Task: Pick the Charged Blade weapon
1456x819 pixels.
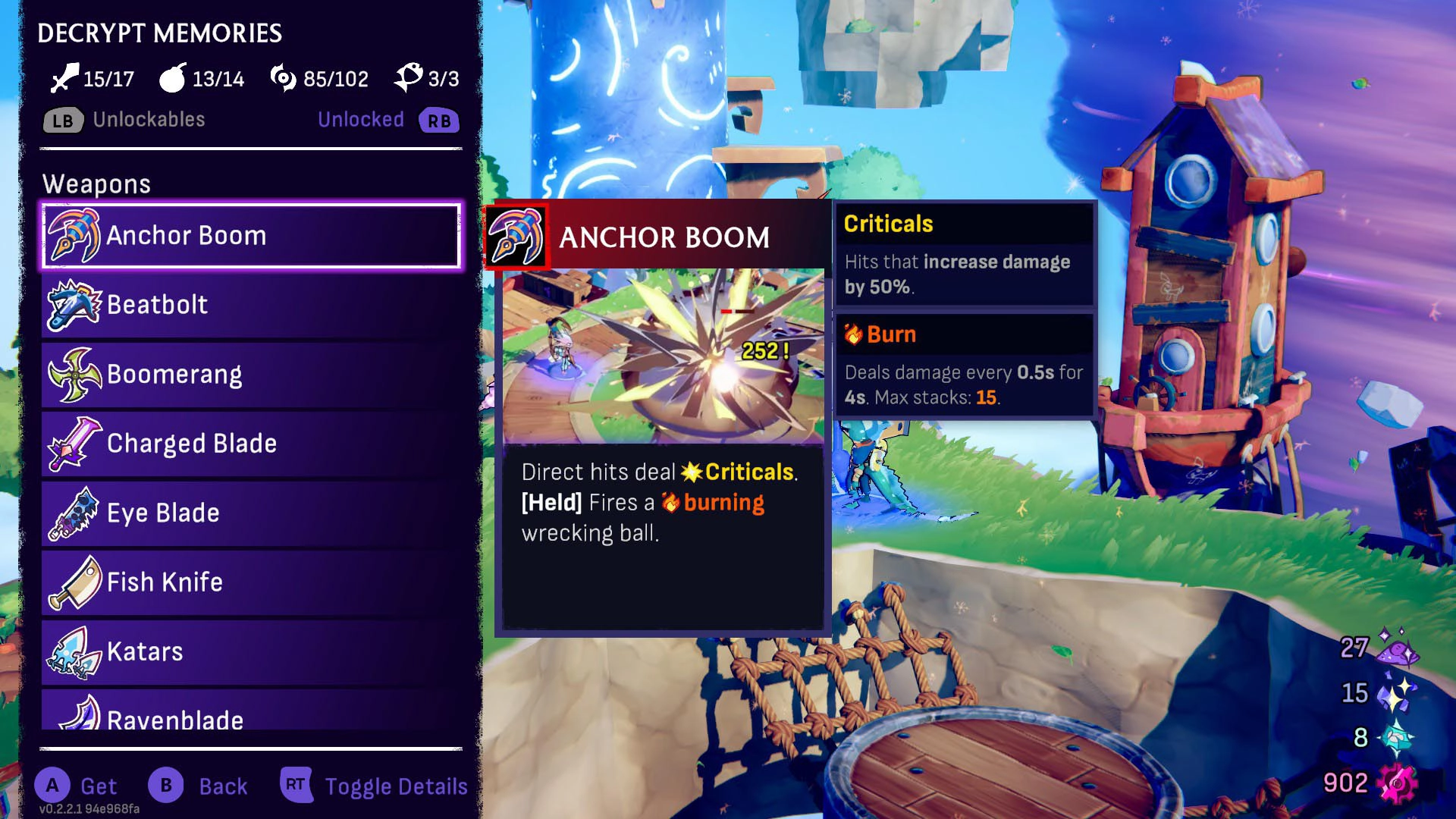Action: click(250, 444)
